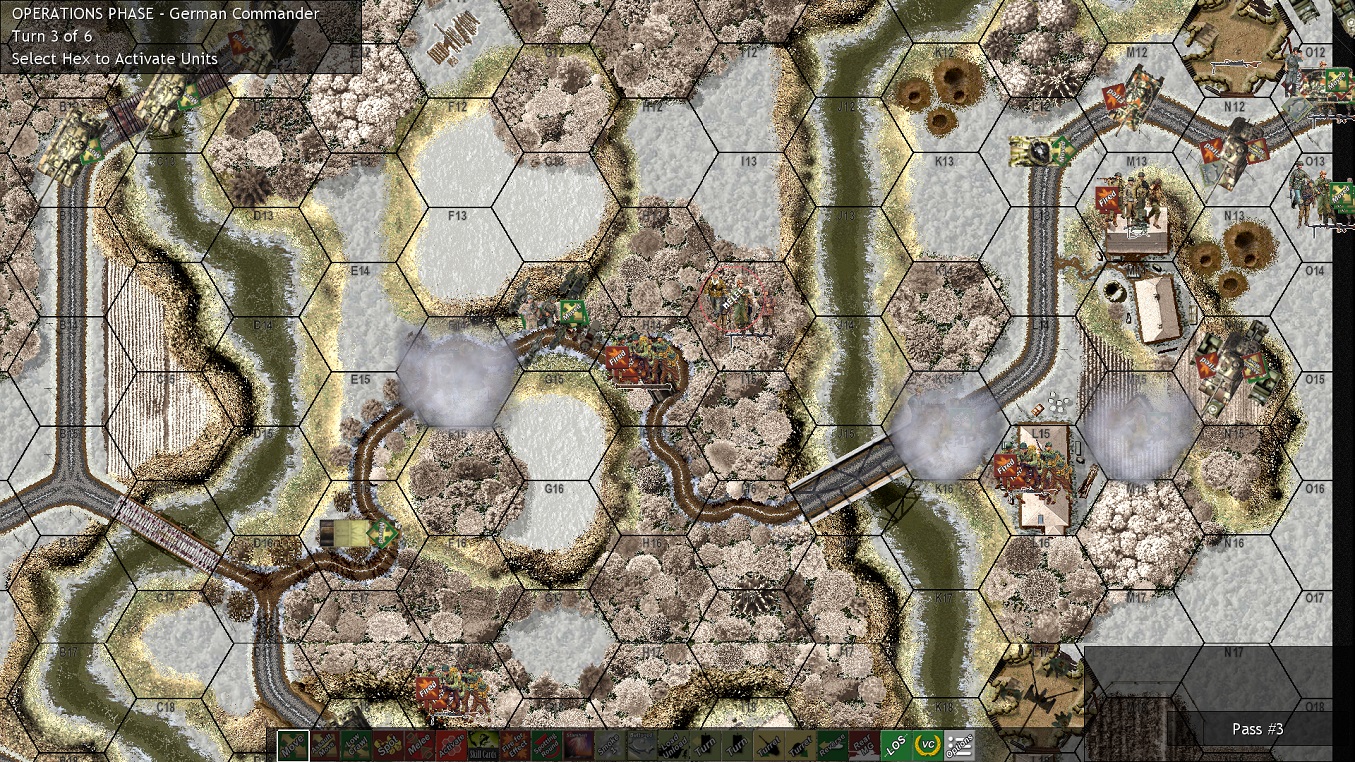The image size is (1355, 762).
Task: Click the Load/Unload transport button
Action: (673, 744)
